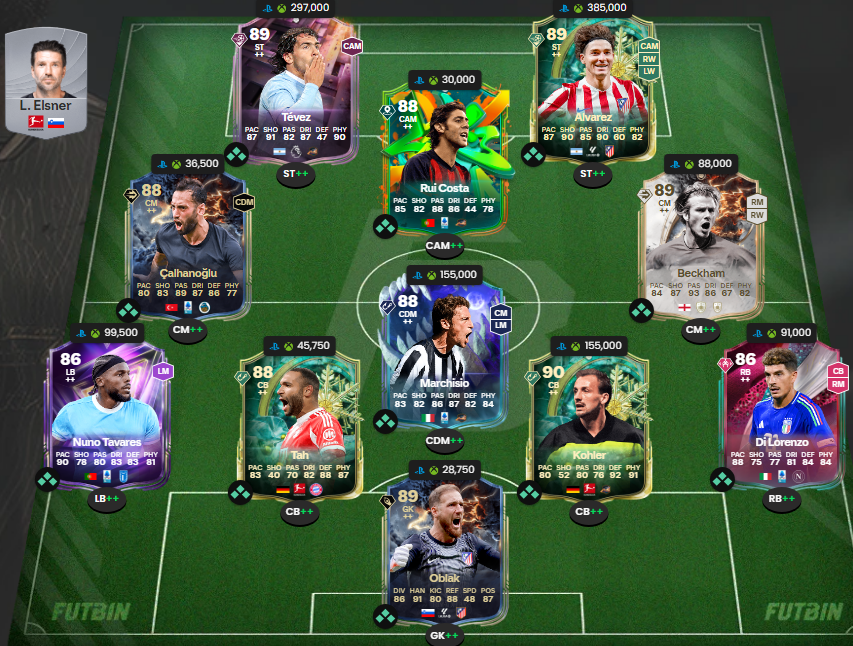Click the GK++ position label under Oblak
The width and height of the screenshot is (853, 646).
[446, 635]
